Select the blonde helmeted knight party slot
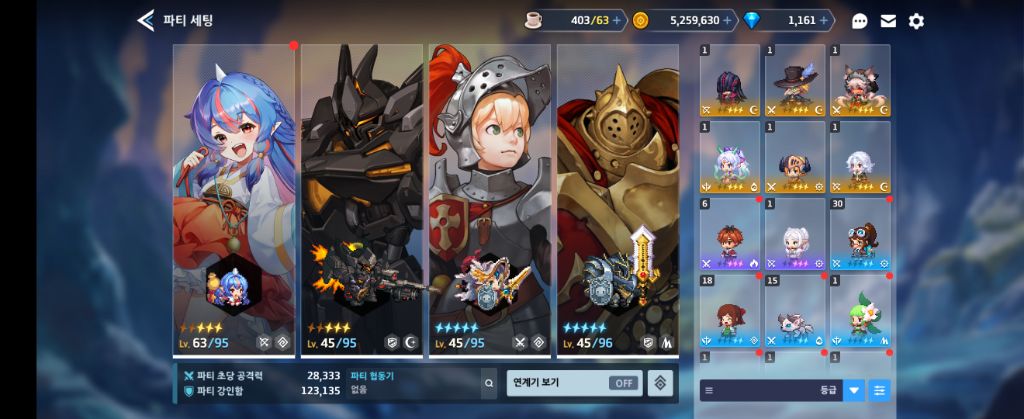The image size is (1024, 419). coord(490,200)
